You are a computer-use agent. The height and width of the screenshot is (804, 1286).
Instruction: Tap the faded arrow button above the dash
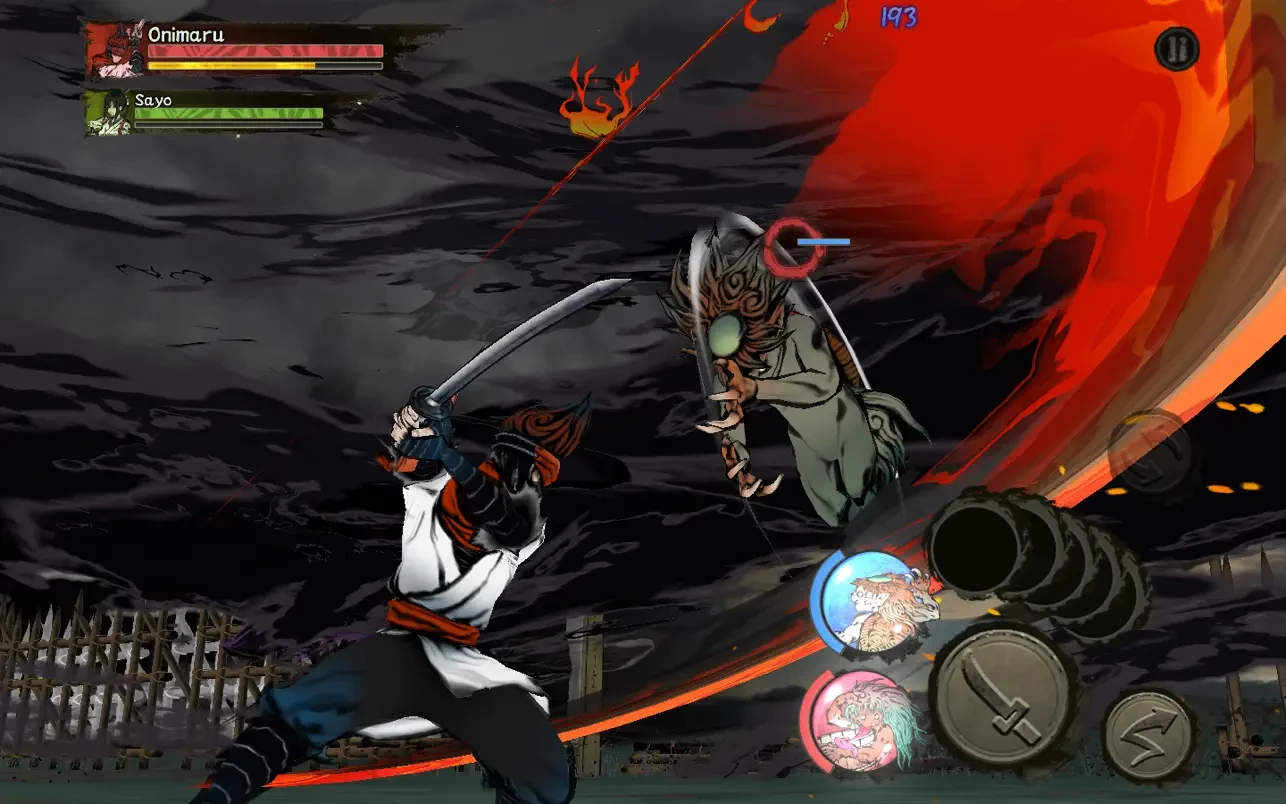tap(1151, 452)
